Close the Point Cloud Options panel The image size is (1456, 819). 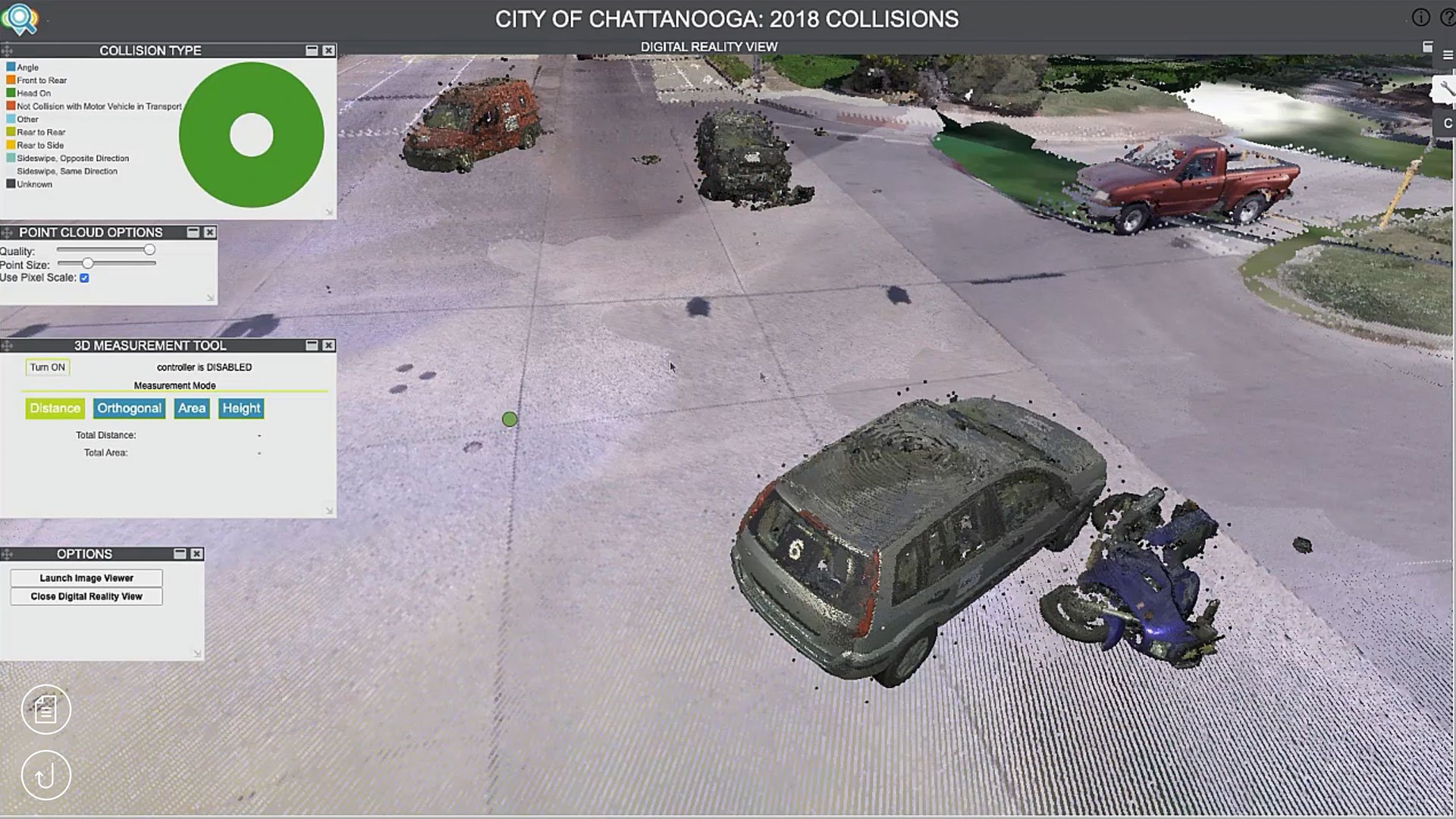pos(210,232)
